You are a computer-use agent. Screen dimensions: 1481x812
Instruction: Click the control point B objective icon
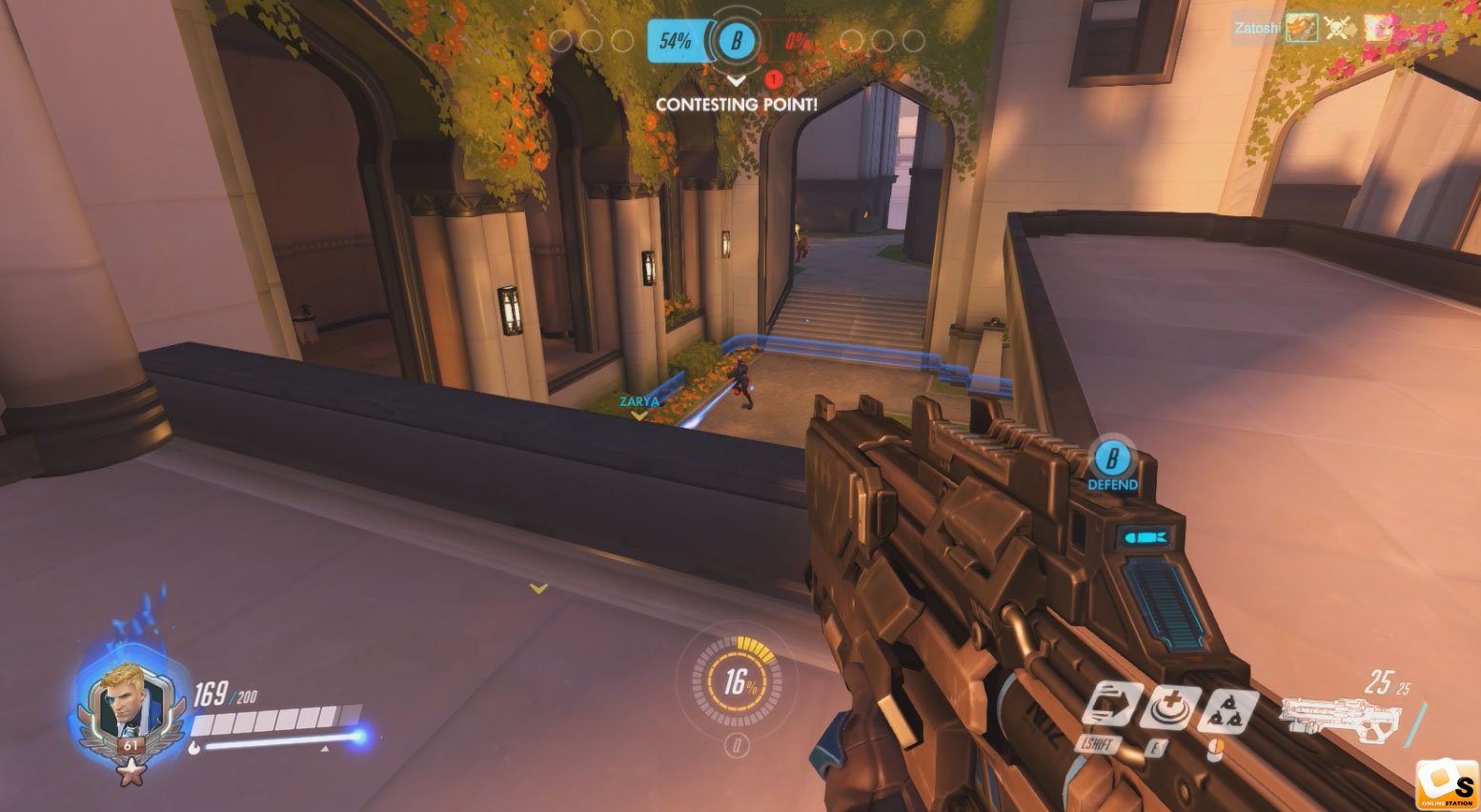pos(735,41)
